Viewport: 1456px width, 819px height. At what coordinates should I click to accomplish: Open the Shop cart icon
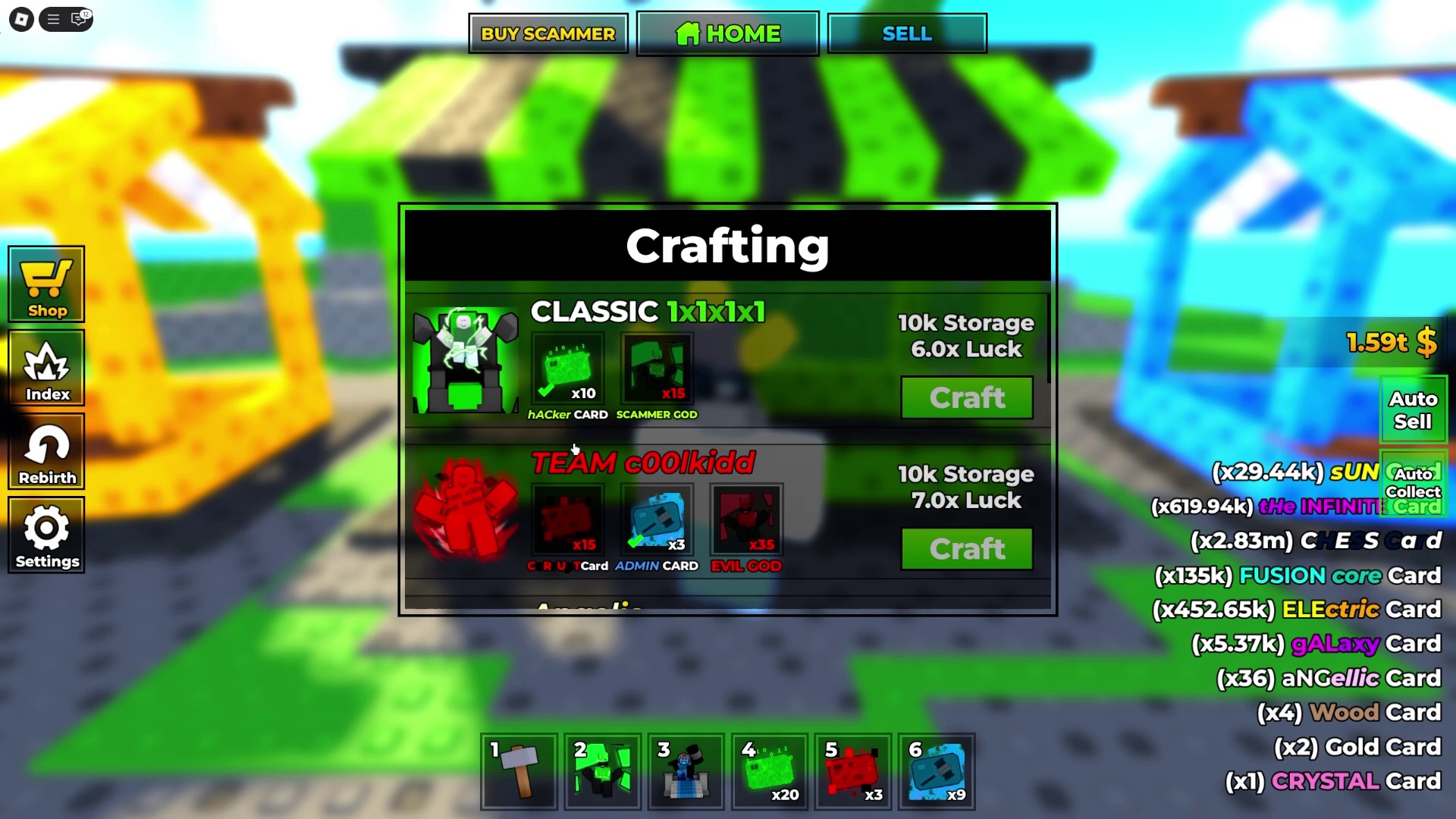point(46,282)
